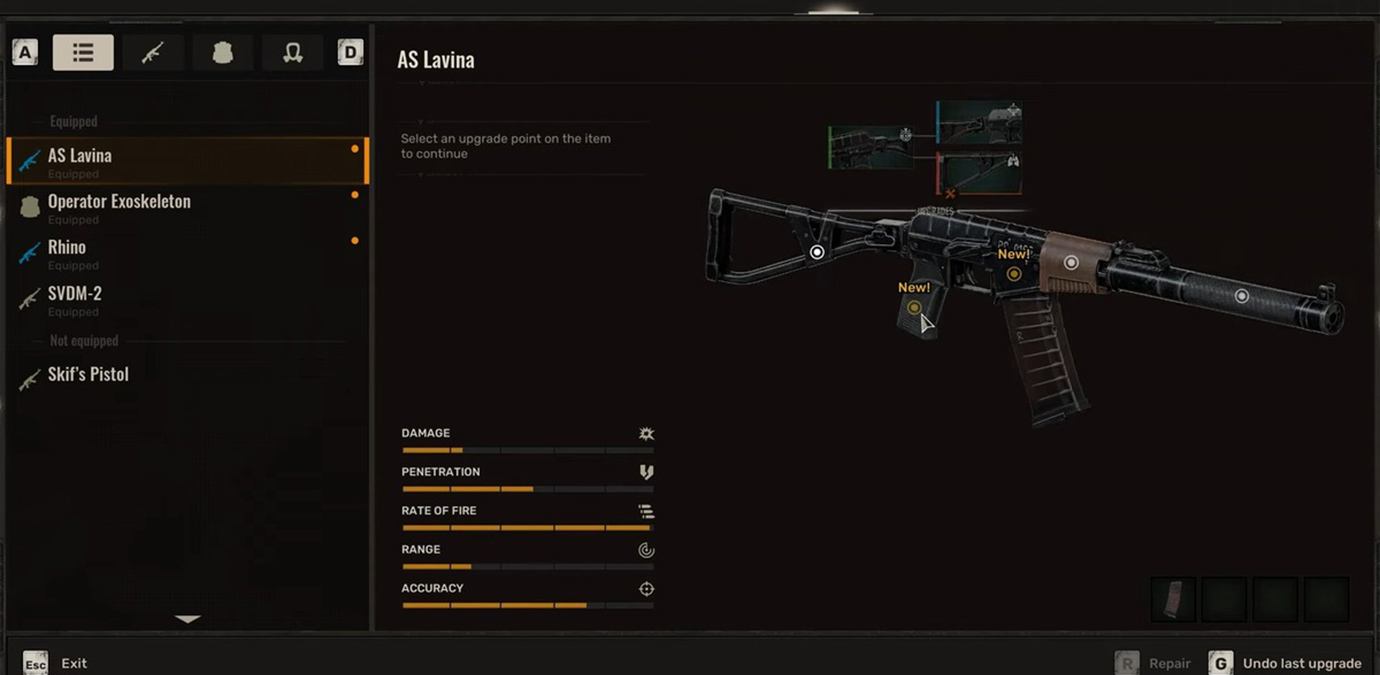Select the stock upgrade point on the rifle
This screenshot has width=1380, height=675.
817,252
